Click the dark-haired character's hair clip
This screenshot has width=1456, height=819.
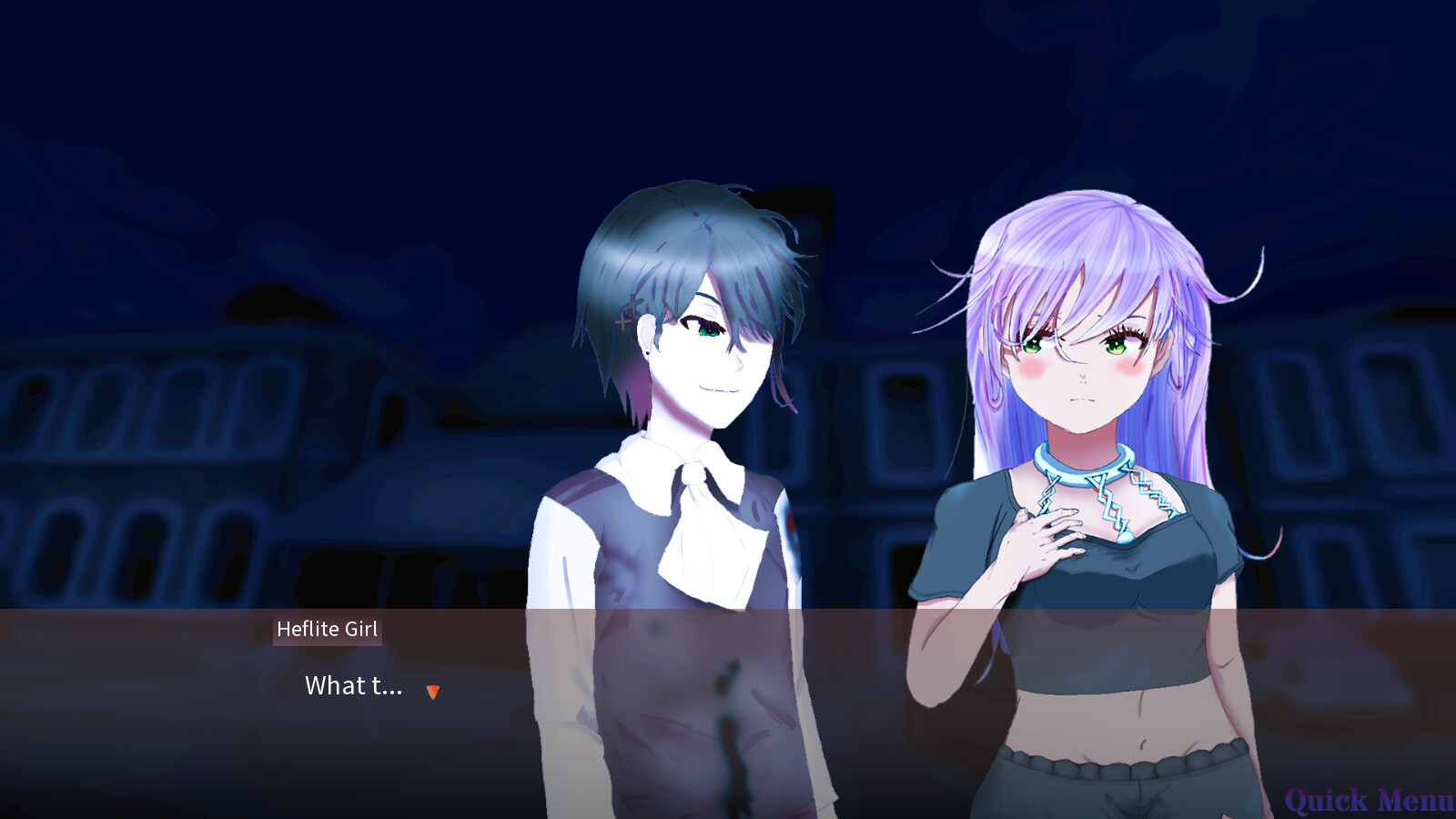pyautogui.click(x=627, y=309)
